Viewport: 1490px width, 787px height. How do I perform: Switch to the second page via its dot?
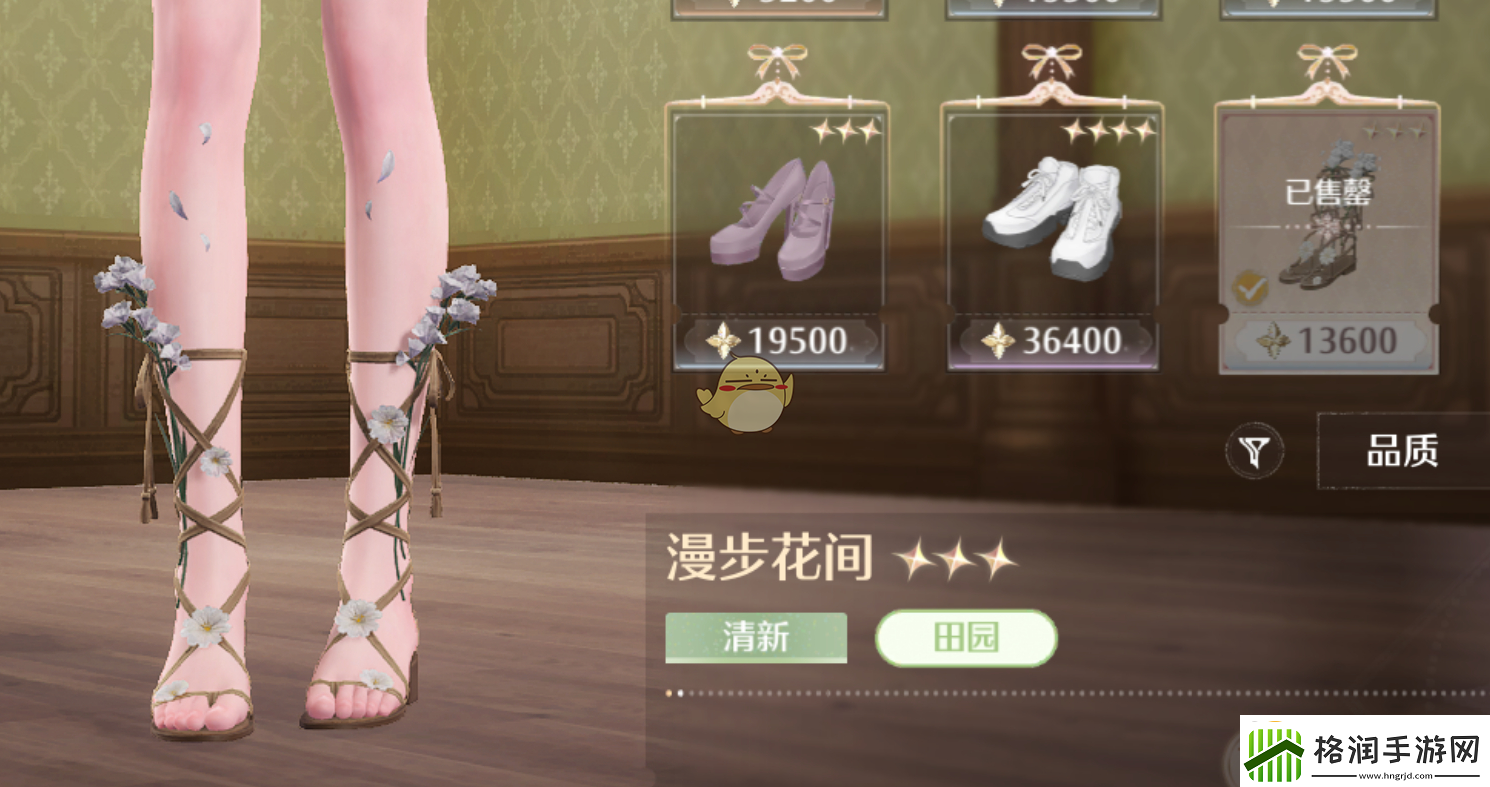click(x=683, y=691)
